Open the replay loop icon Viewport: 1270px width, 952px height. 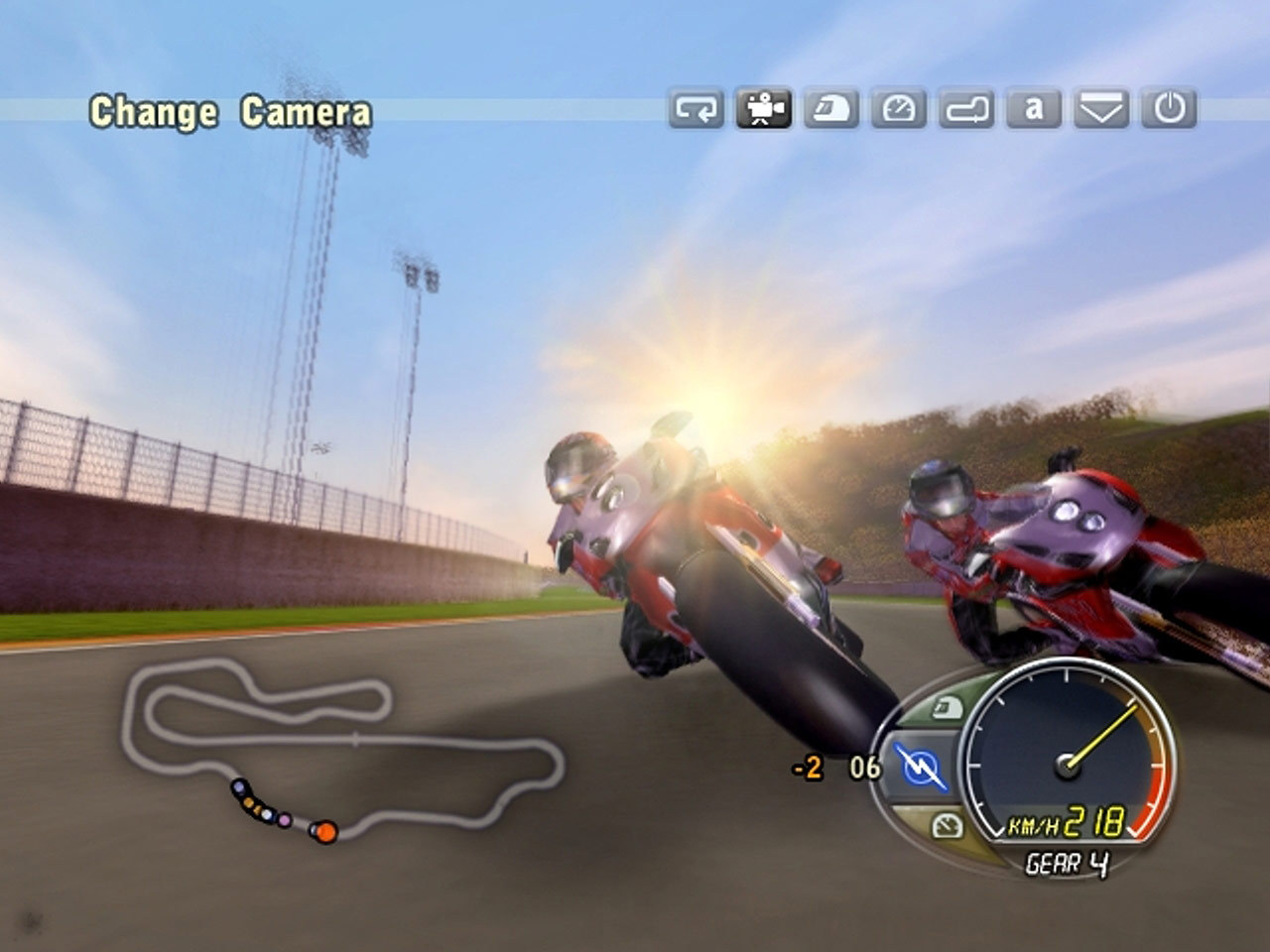(698, 112)
